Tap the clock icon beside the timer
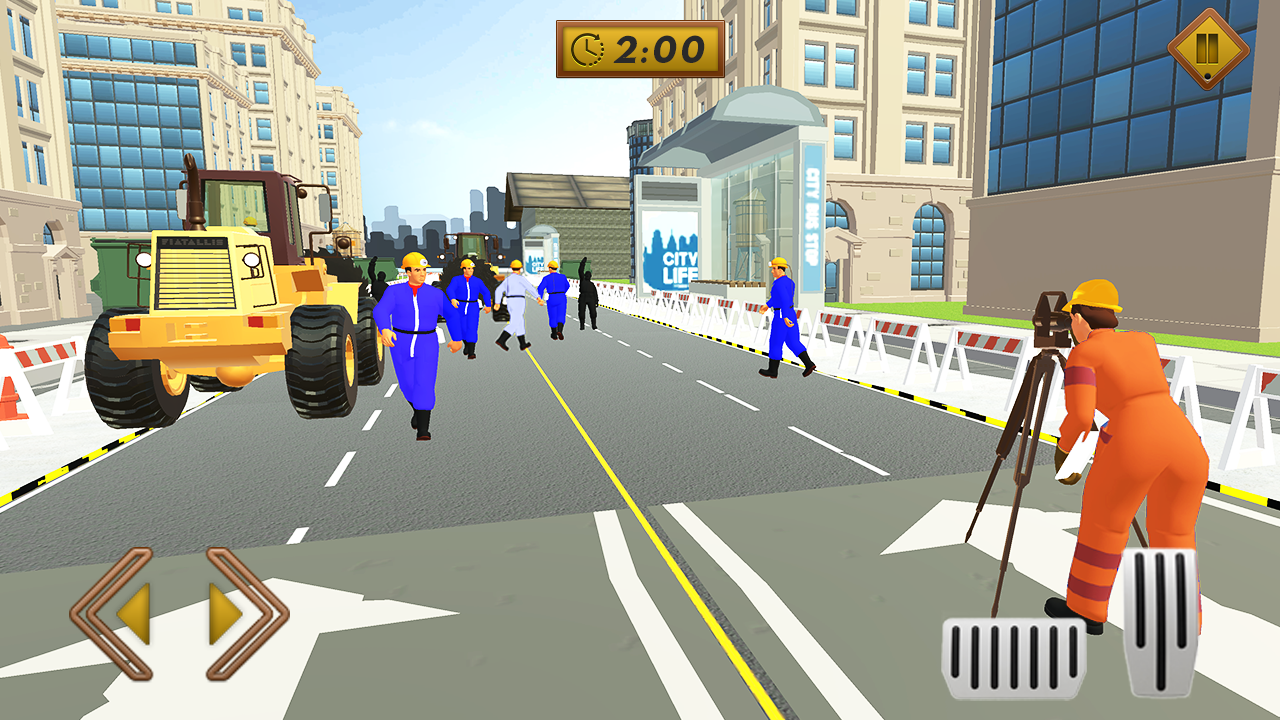 coord(589,47)
